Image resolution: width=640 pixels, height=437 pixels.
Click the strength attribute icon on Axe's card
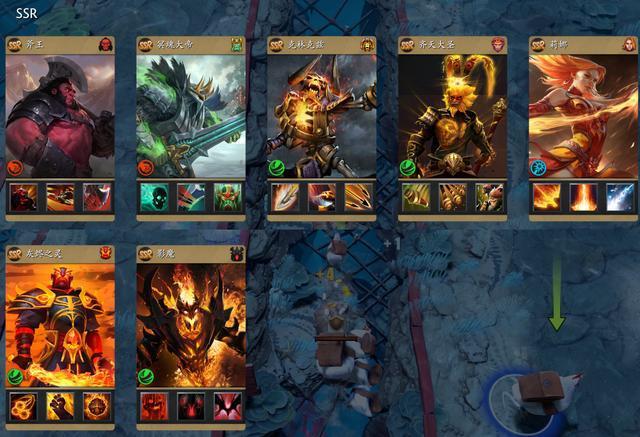[x=15, y=167]
